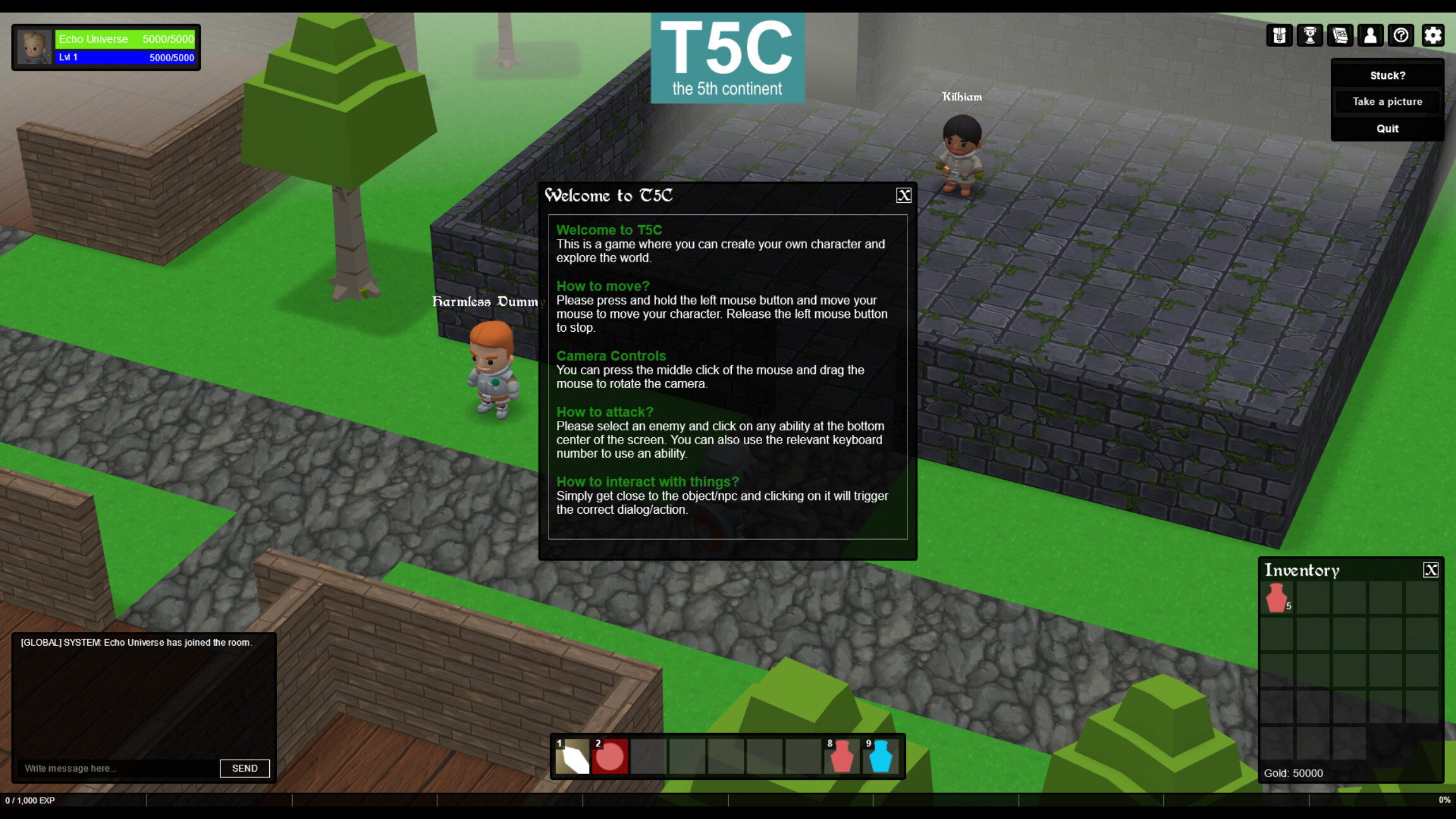
Task: Toggle the backpack inventory icon
Action: (x=1280, y=35)
